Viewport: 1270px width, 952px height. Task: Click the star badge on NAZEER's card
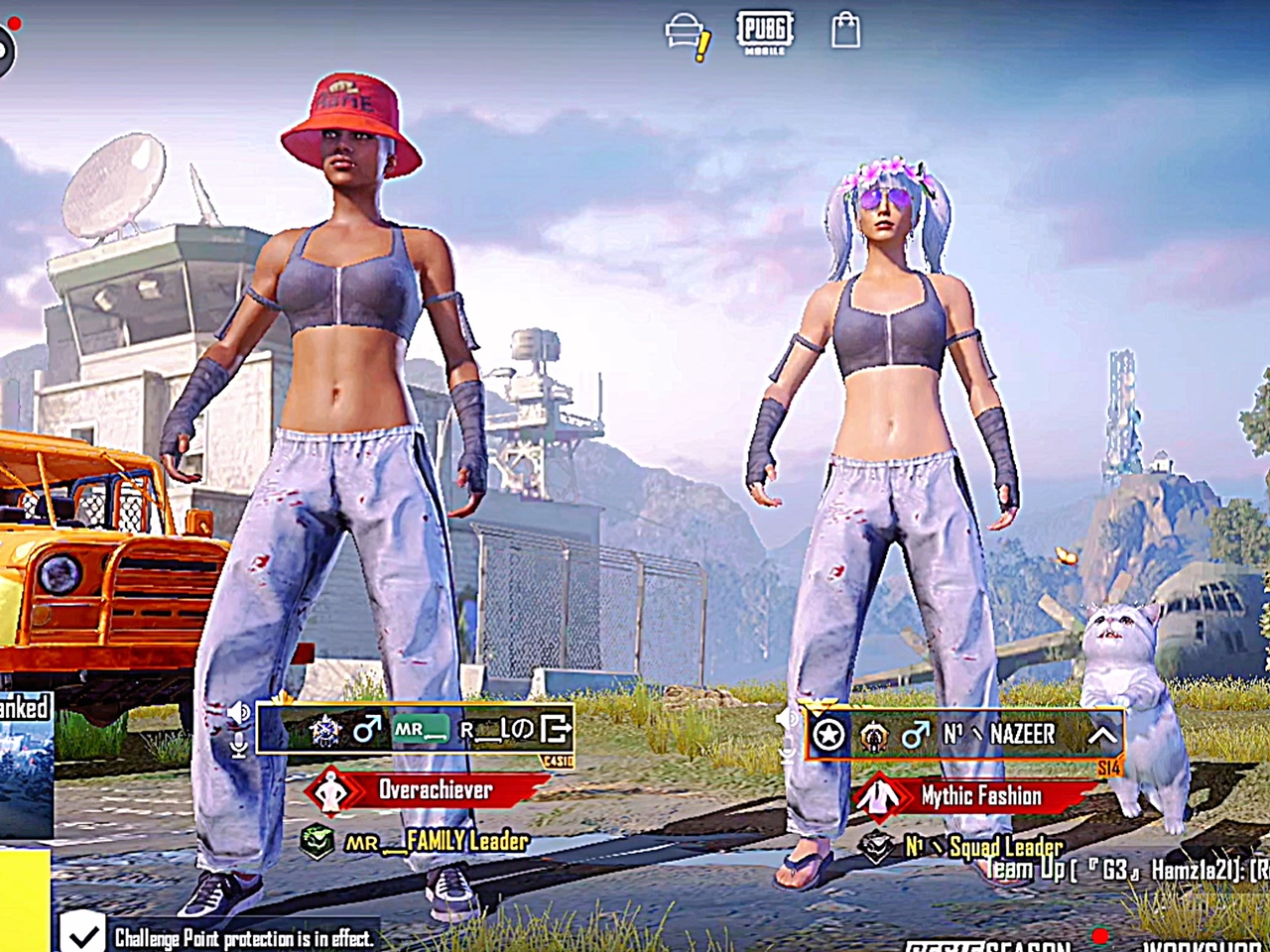pos(828,735)
